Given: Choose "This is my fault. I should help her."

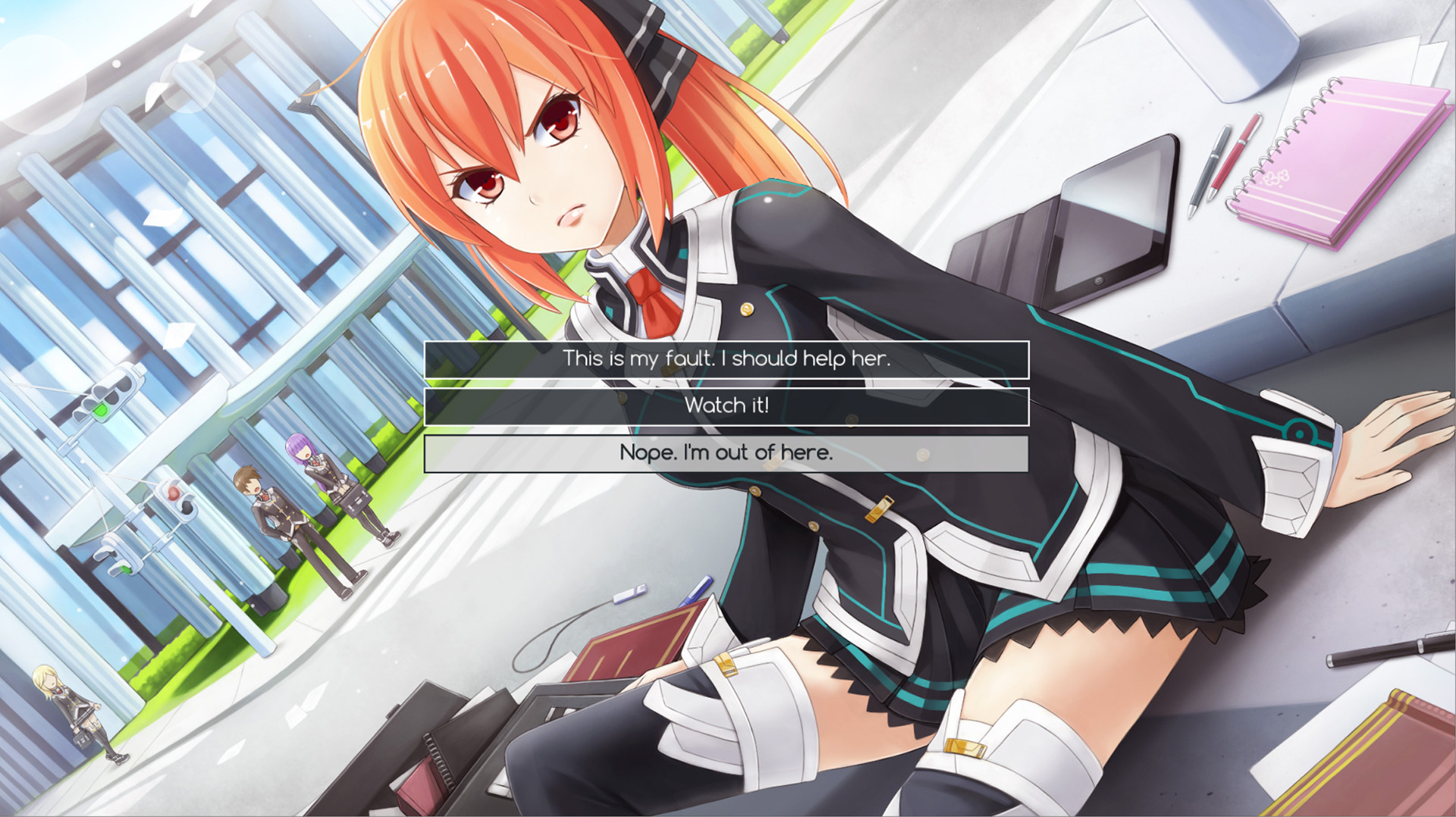Looking at the screenshot, I should [726, 362].
